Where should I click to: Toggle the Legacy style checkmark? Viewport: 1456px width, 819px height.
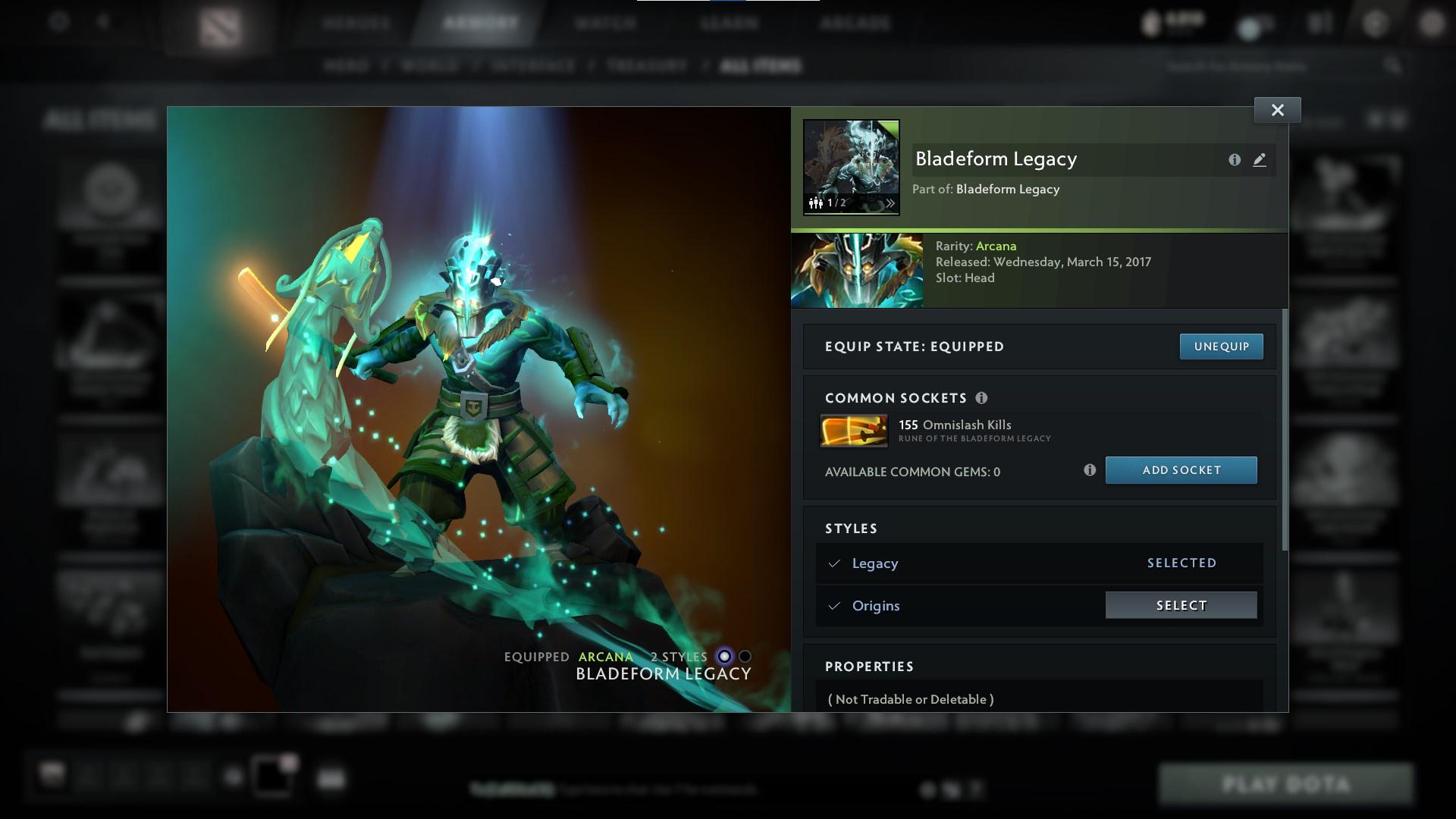click(x=834, y=563)
